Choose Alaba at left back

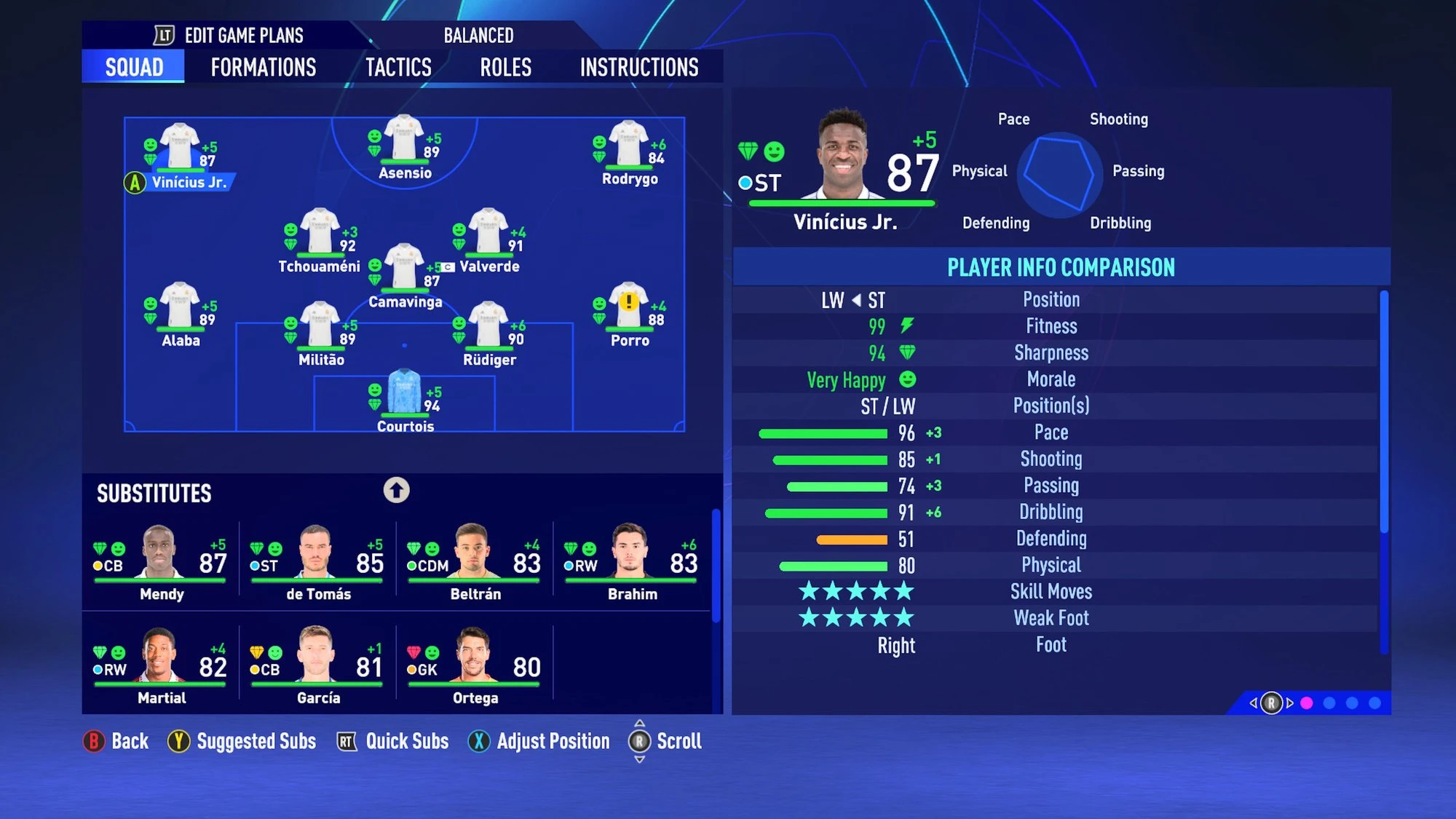tap(180, 306)
